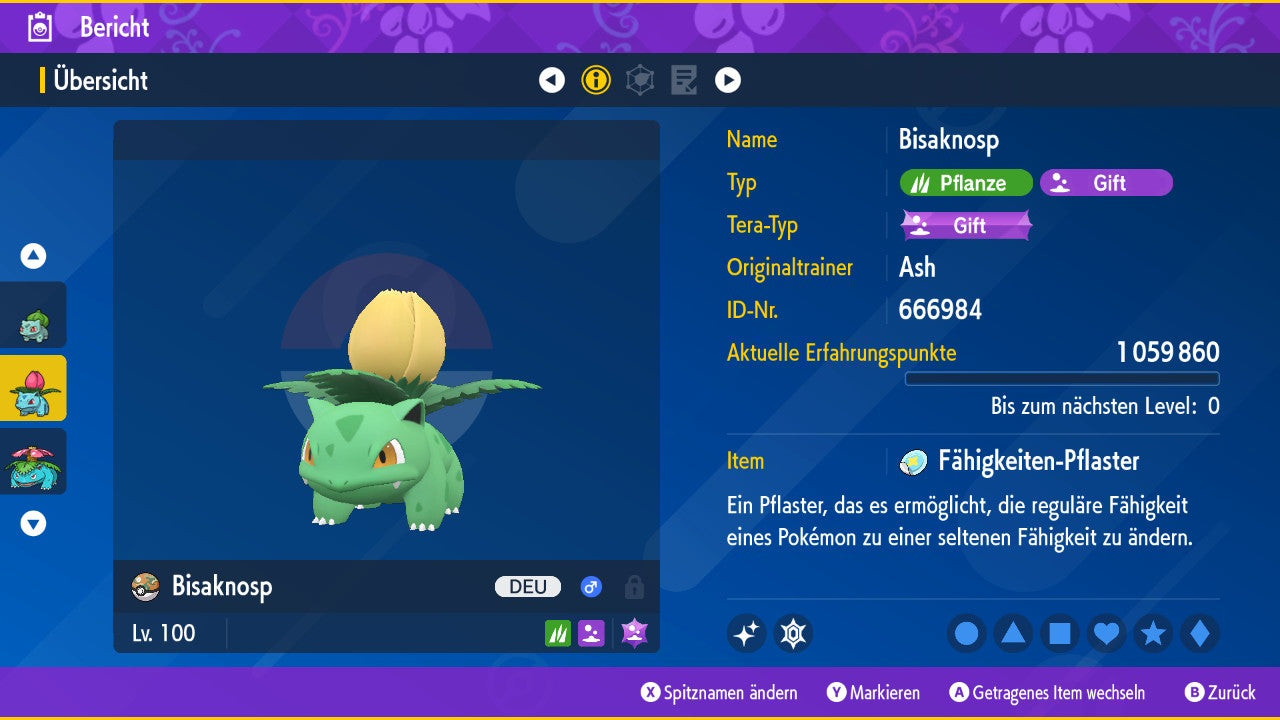Image resolution: width=1280 pixels, height=720 pixels.
Task: Open the notes and moves tab
Action: coord(684,80)
